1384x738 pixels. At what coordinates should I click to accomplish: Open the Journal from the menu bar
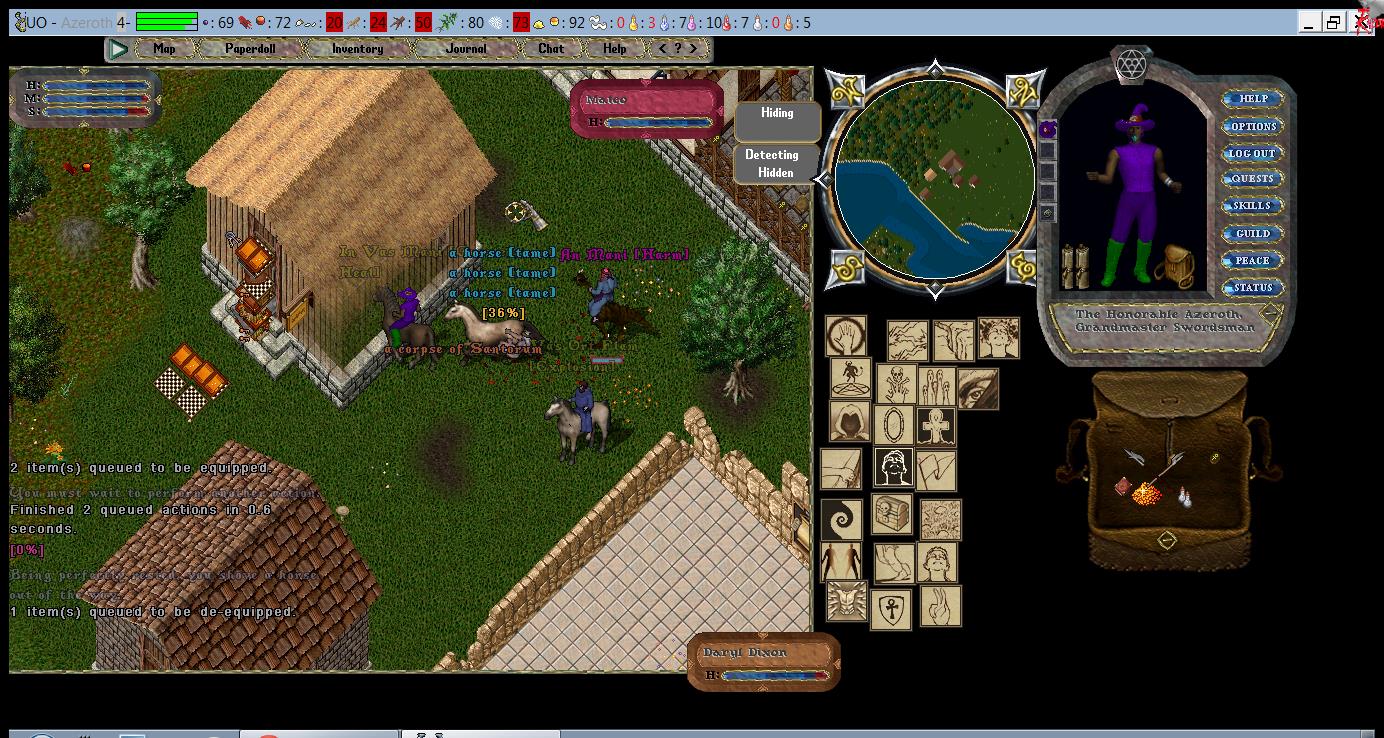[x=466, y=48]
